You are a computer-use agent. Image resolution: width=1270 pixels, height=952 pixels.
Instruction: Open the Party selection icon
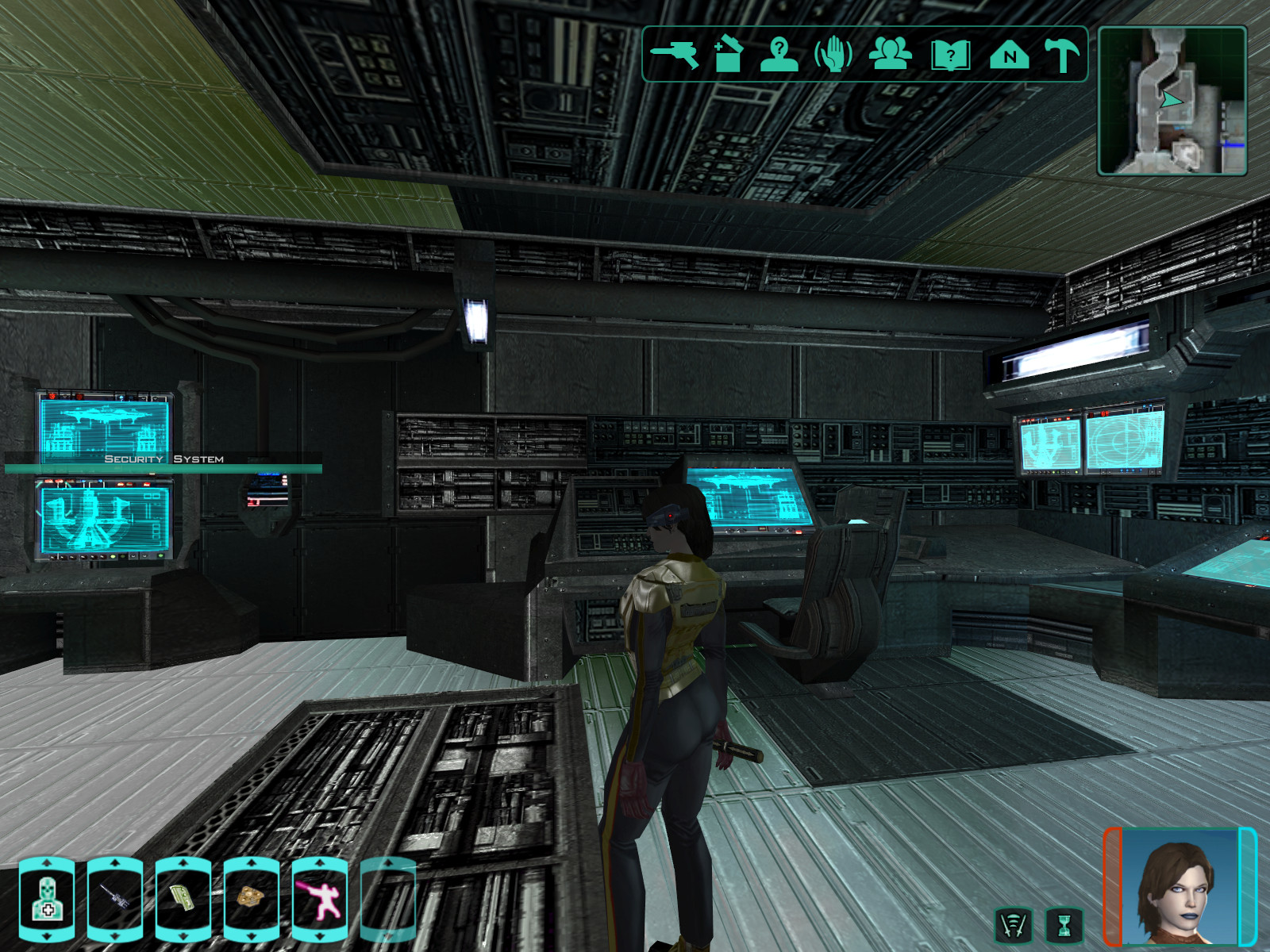(x=891, y=55)
